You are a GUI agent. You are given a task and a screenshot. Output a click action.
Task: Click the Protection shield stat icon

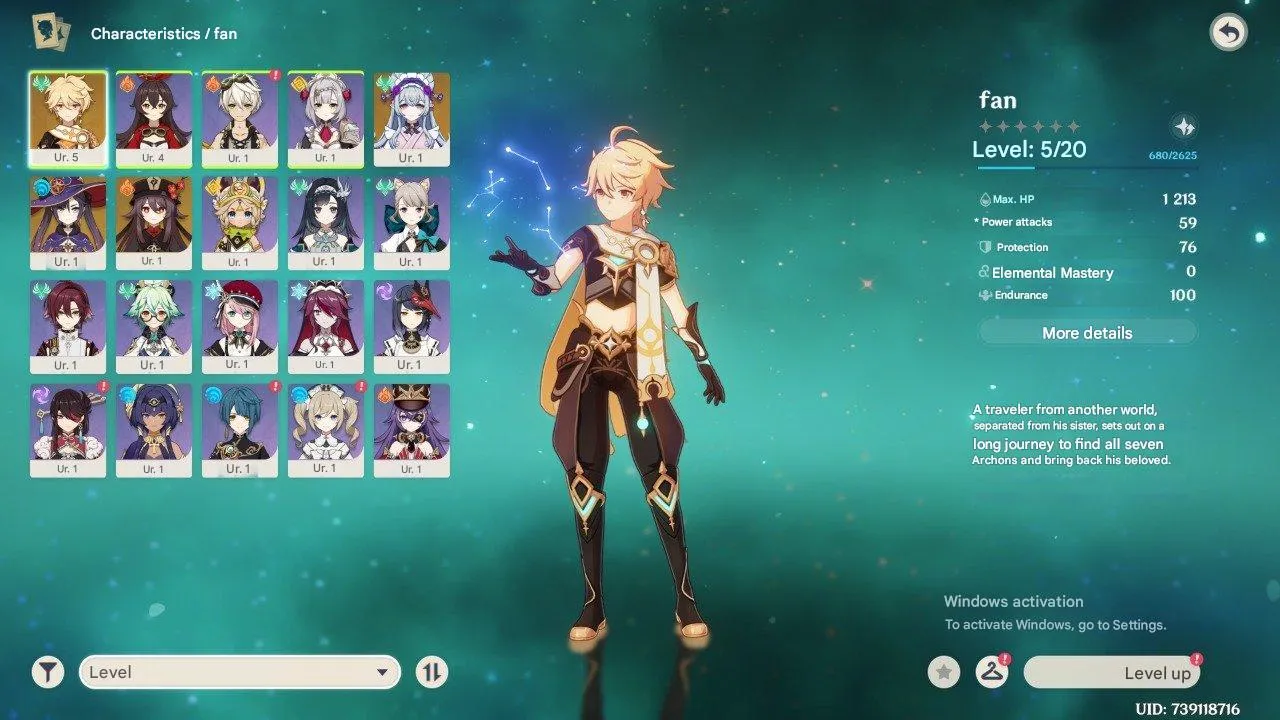(x=983, y=247)
